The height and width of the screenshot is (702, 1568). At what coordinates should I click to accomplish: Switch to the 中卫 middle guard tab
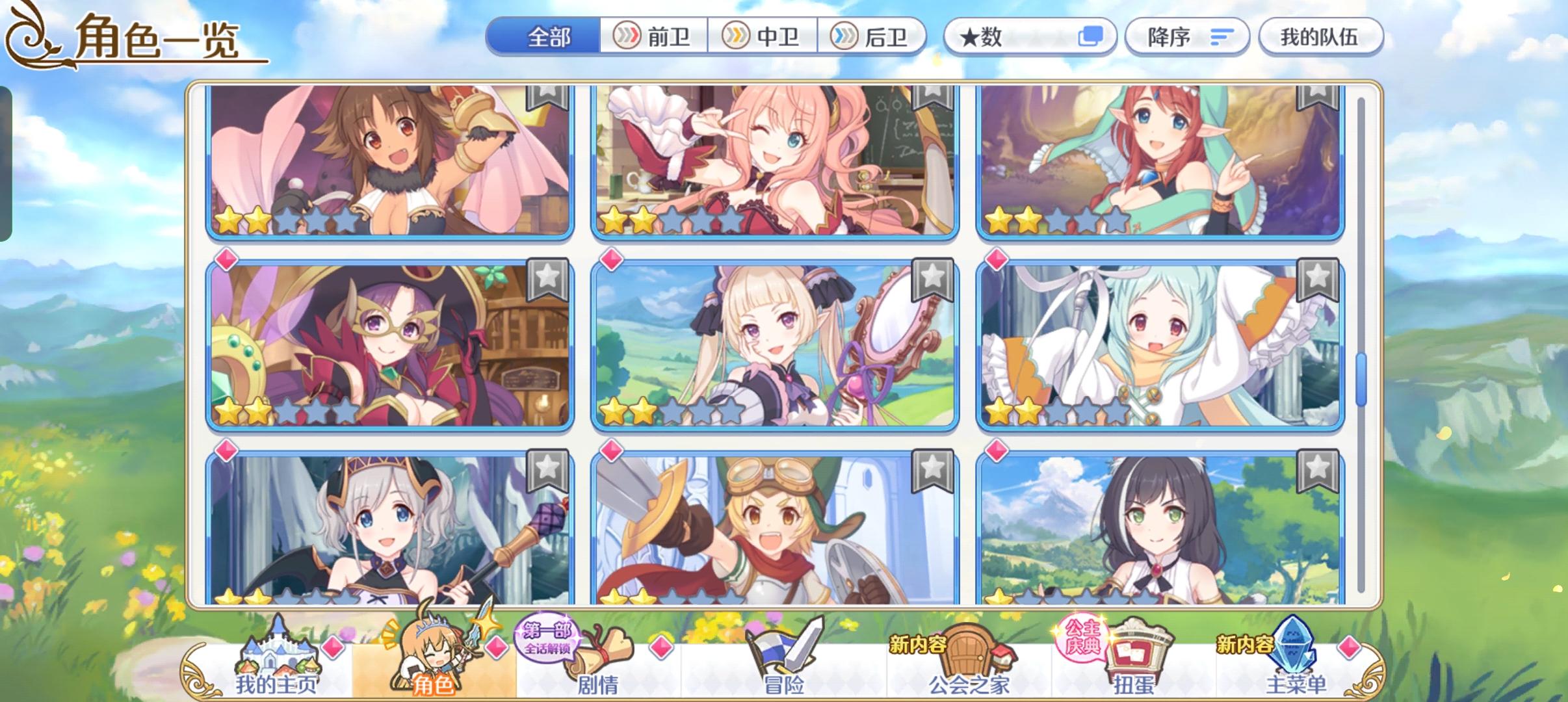coord(764,36)
